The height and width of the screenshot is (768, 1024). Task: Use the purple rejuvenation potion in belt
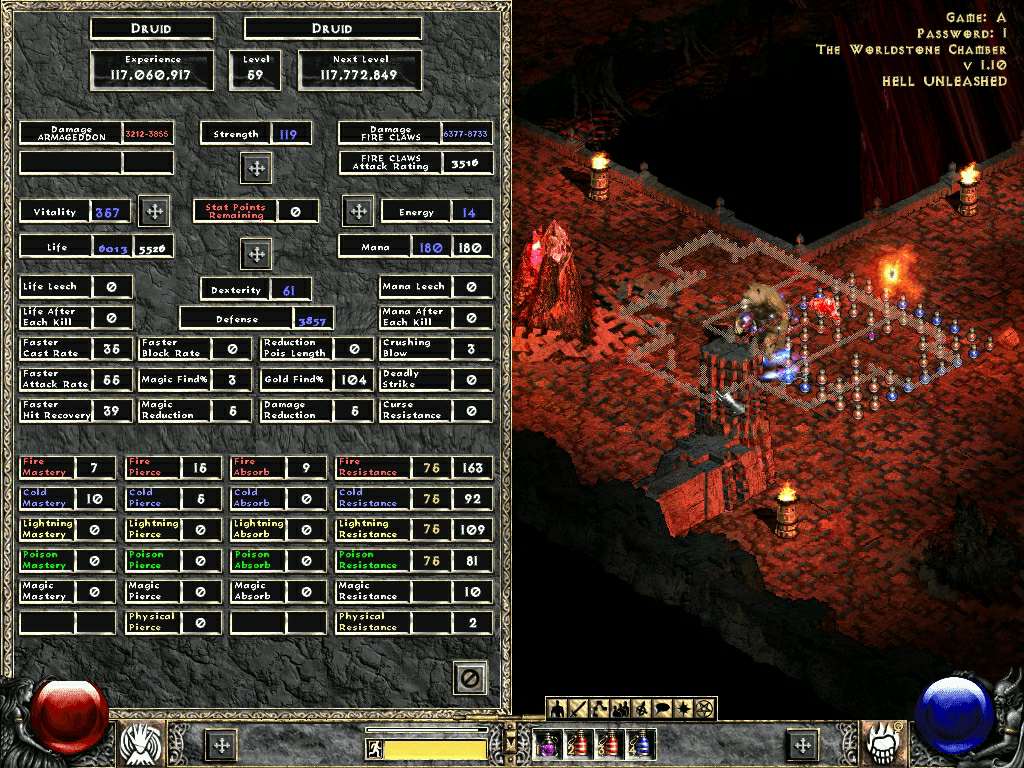(548, 744)
